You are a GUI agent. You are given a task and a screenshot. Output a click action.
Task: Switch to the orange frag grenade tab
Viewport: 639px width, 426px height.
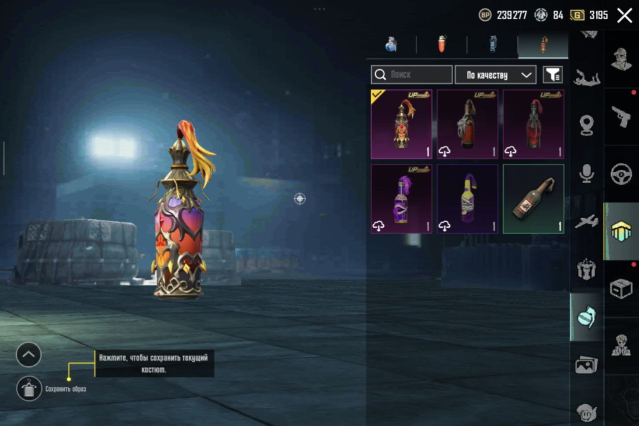click(442, 44)
